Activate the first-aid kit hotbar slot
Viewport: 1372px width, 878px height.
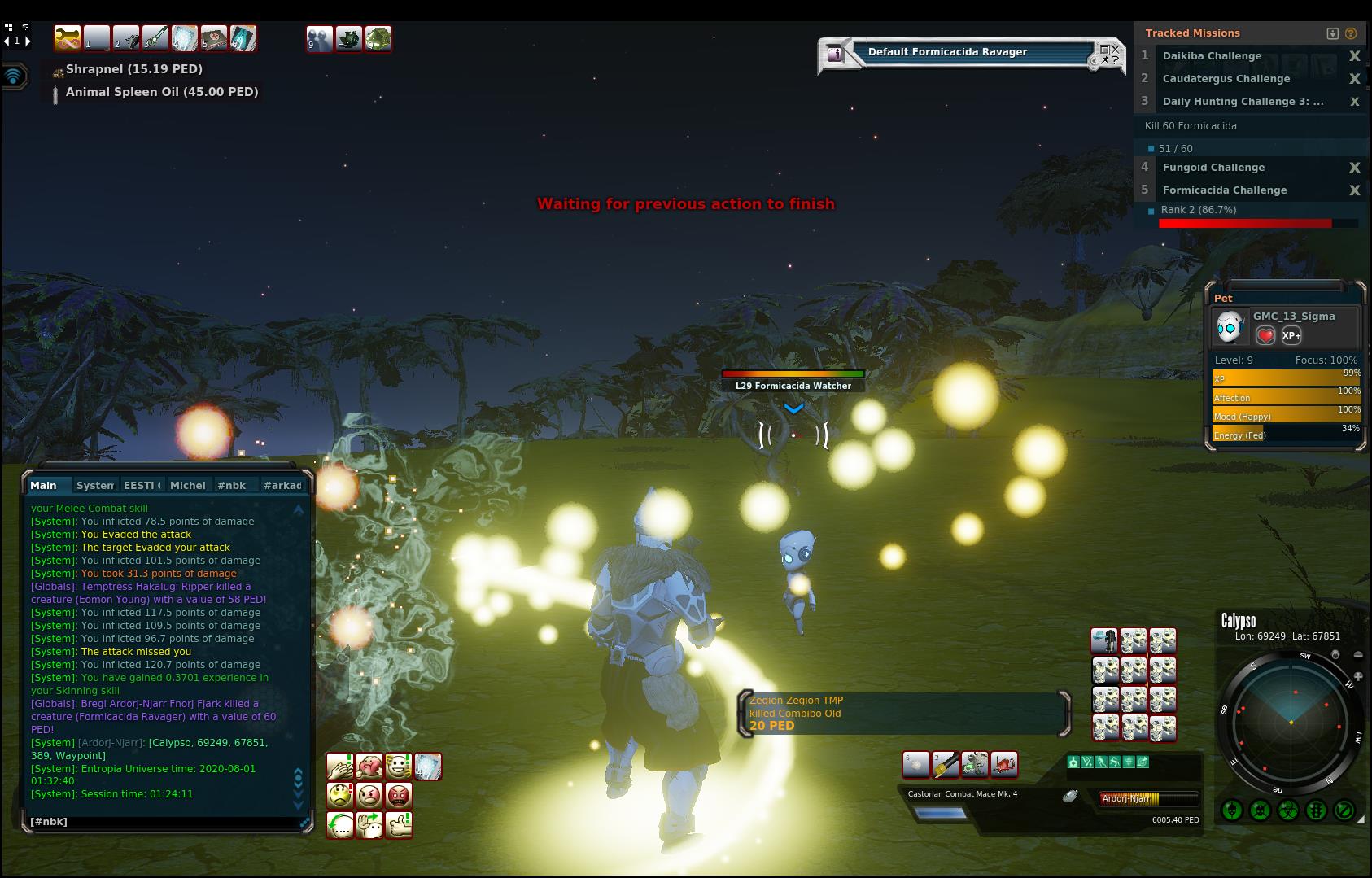pyautogui.click(x=214, y=38)
